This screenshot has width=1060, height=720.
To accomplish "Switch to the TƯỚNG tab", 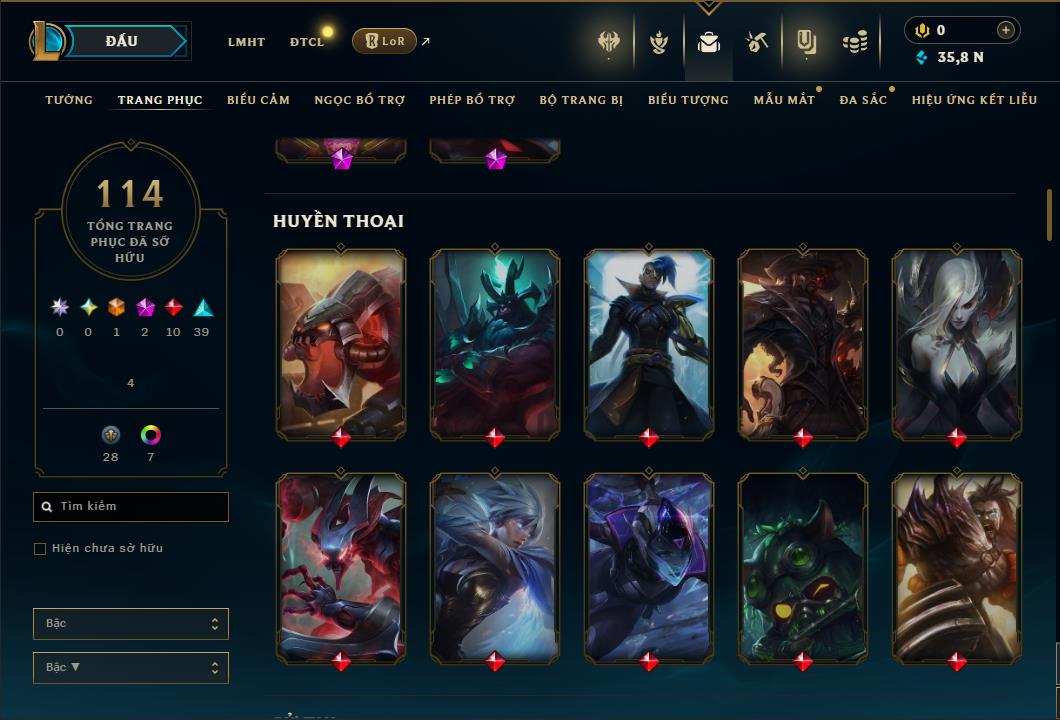I will click(x=69, y=100).
